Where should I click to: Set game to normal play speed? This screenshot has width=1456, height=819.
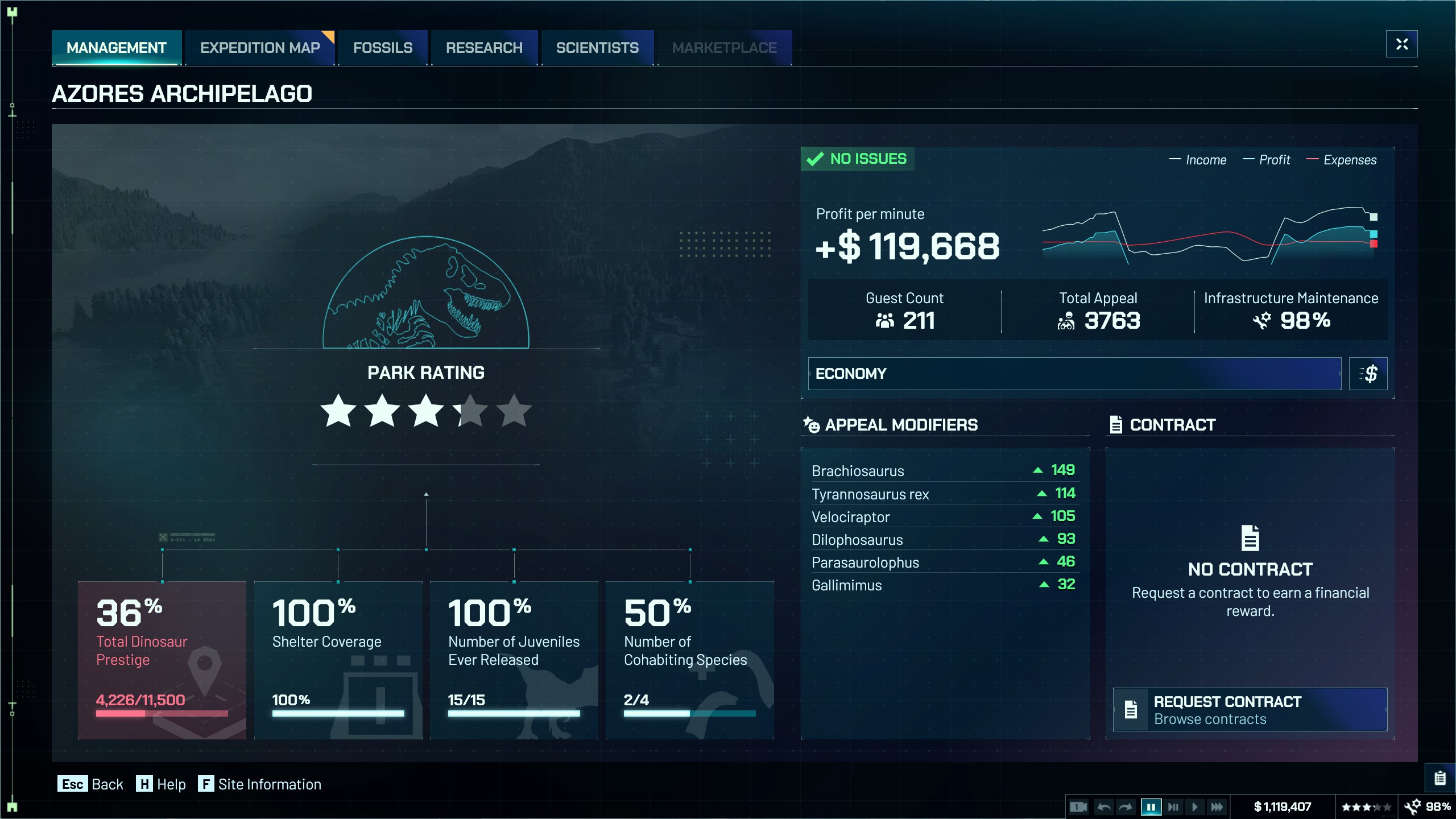(1194, 806)
